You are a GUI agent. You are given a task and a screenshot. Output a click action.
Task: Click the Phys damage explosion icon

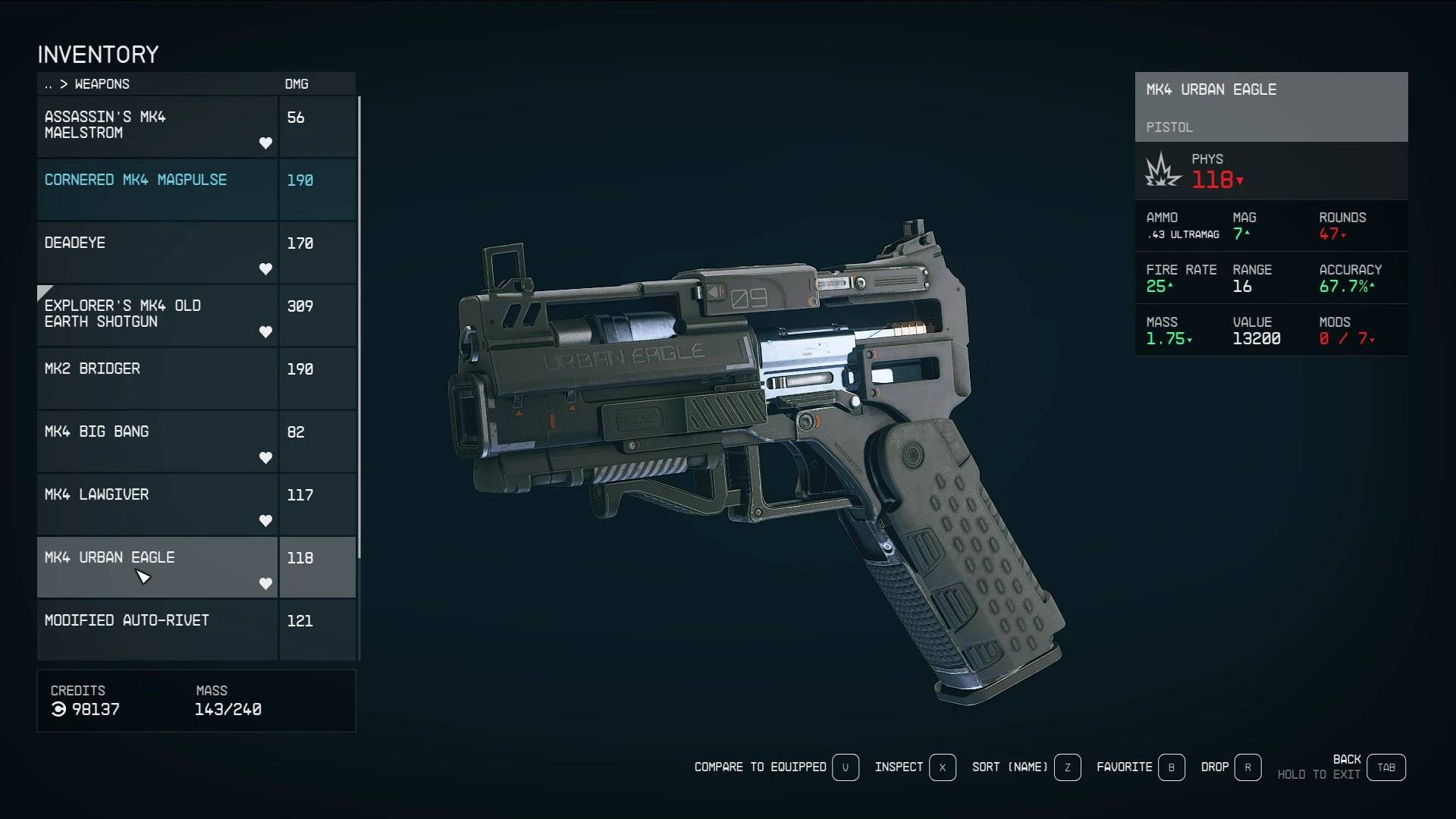tap(1160, 171)
